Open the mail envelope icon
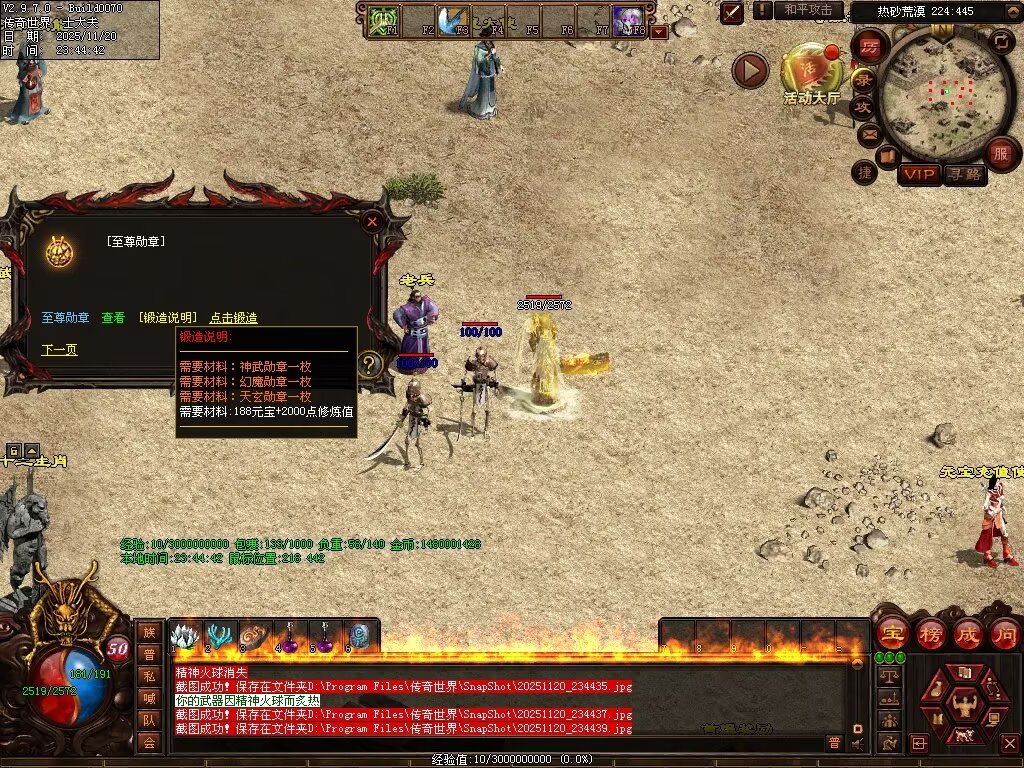 (869, 133)
